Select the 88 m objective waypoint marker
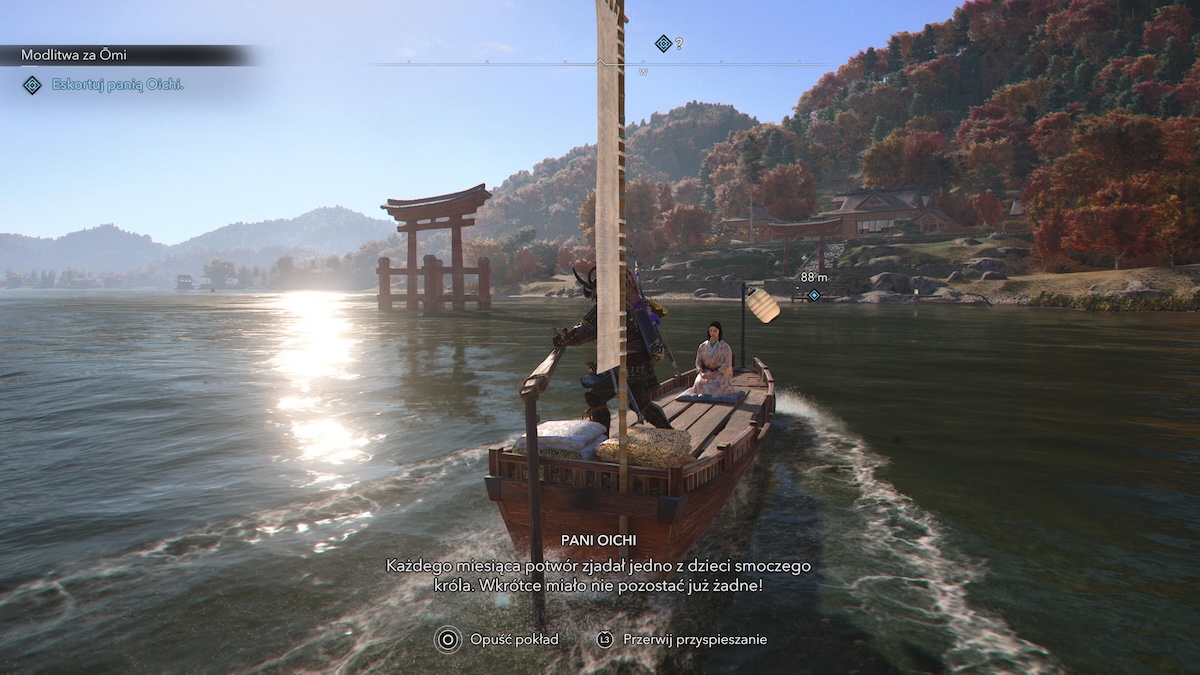 814,295
